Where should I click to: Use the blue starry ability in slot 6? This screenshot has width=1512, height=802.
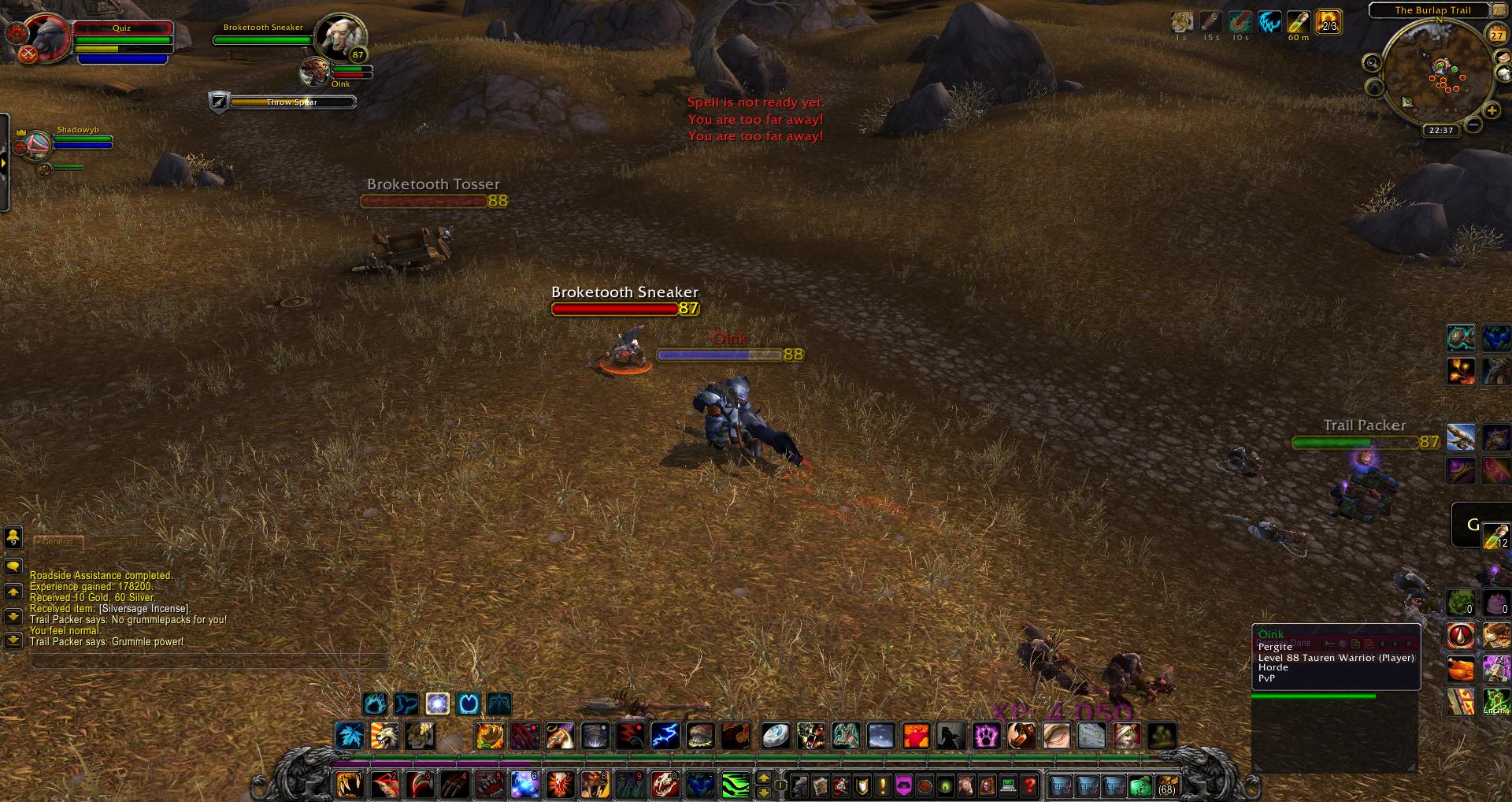524,785
